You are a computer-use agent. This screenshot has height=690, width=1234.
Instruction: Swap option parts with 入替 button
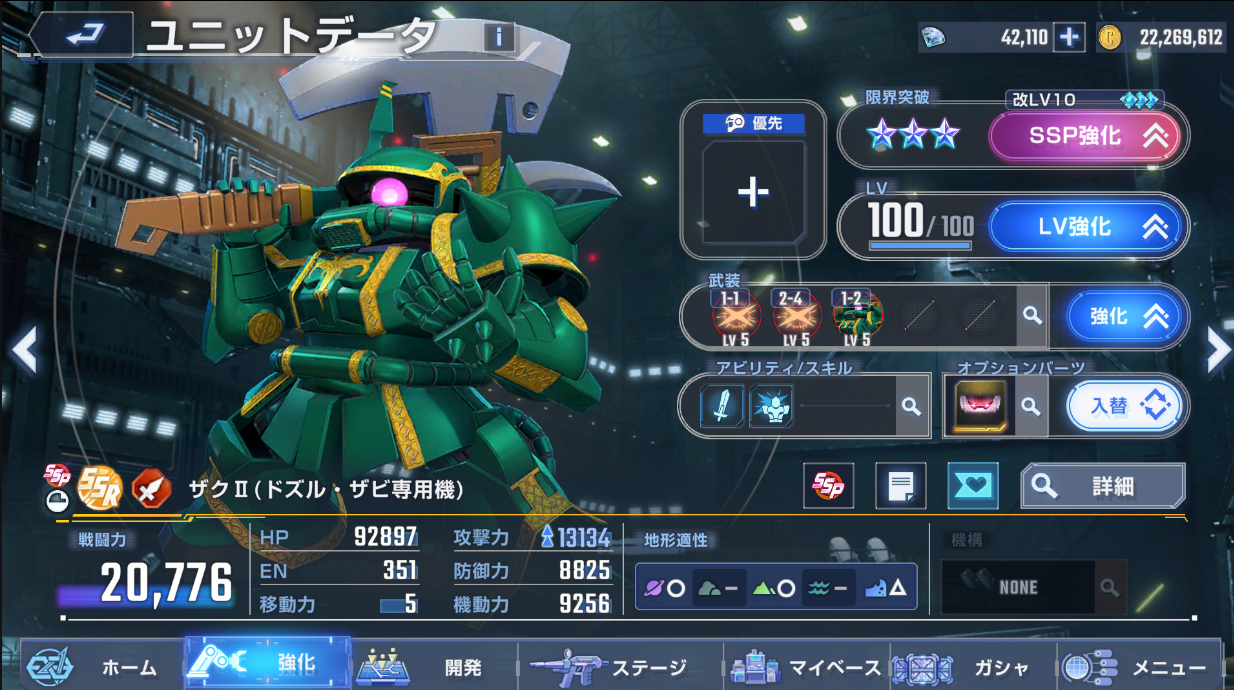tap(1124, 406)
